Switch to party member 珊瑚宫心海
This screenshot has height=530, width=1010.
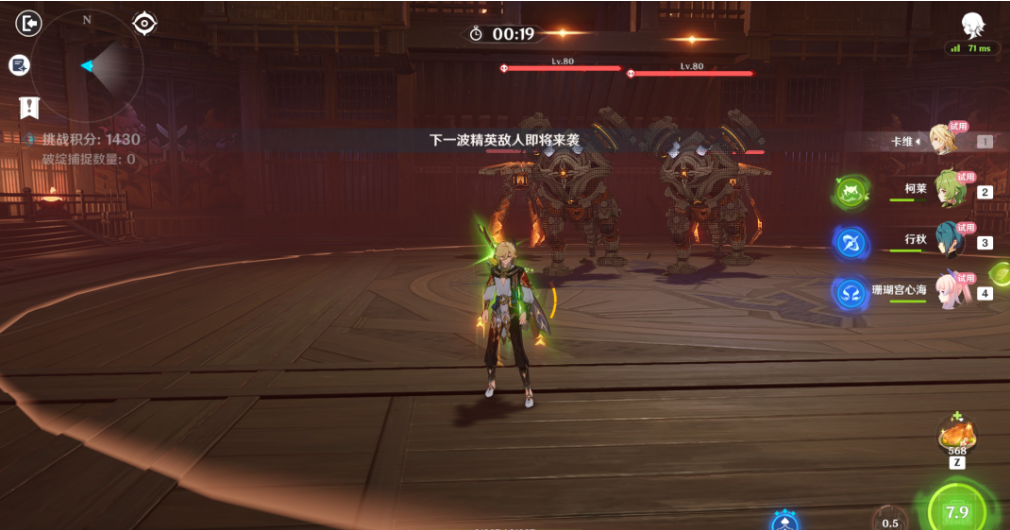(948, 291)
